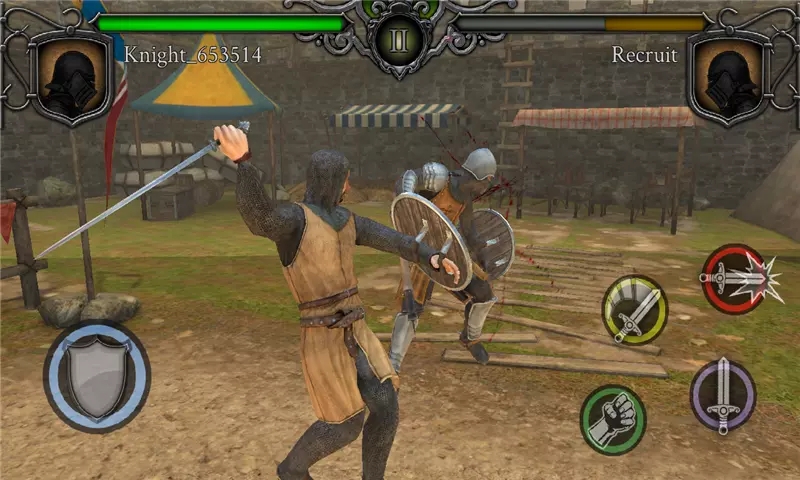Perform the yellow diagonal sword slash
Screen dimensions: 800x480
click(x=635, y=310)
